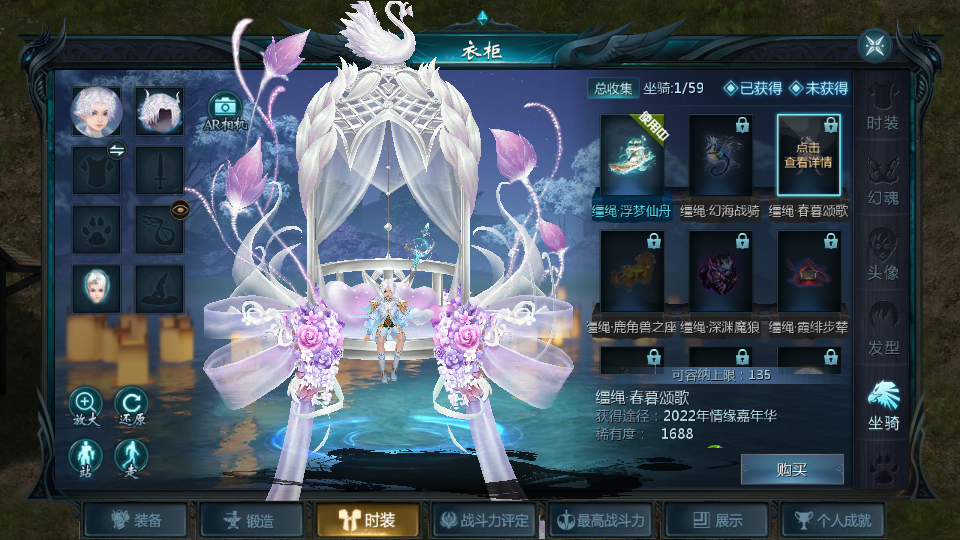This screenshot has width=960, height=540.
Task: Click the 购买 purchase button
Action: (792, 469)
